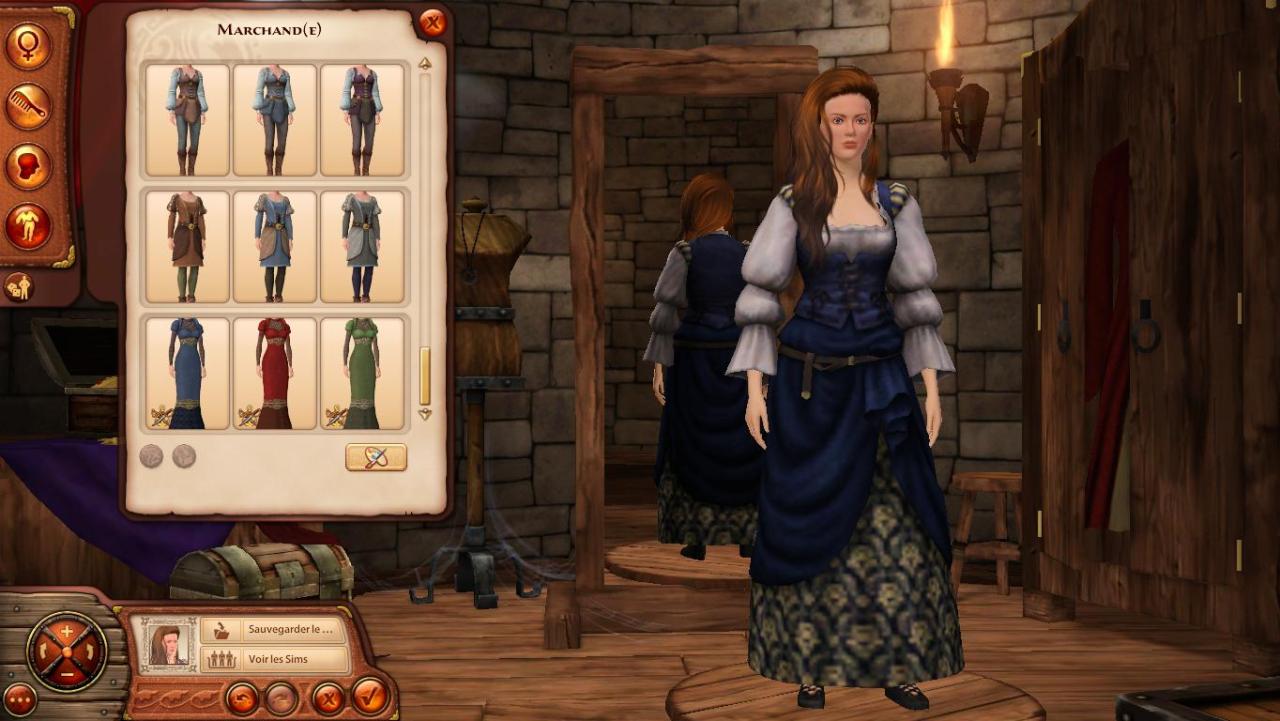This screenshot has height=721, width=1280.
Task: Click the outfit list scroll-up arrow
Action: [425, 64]
